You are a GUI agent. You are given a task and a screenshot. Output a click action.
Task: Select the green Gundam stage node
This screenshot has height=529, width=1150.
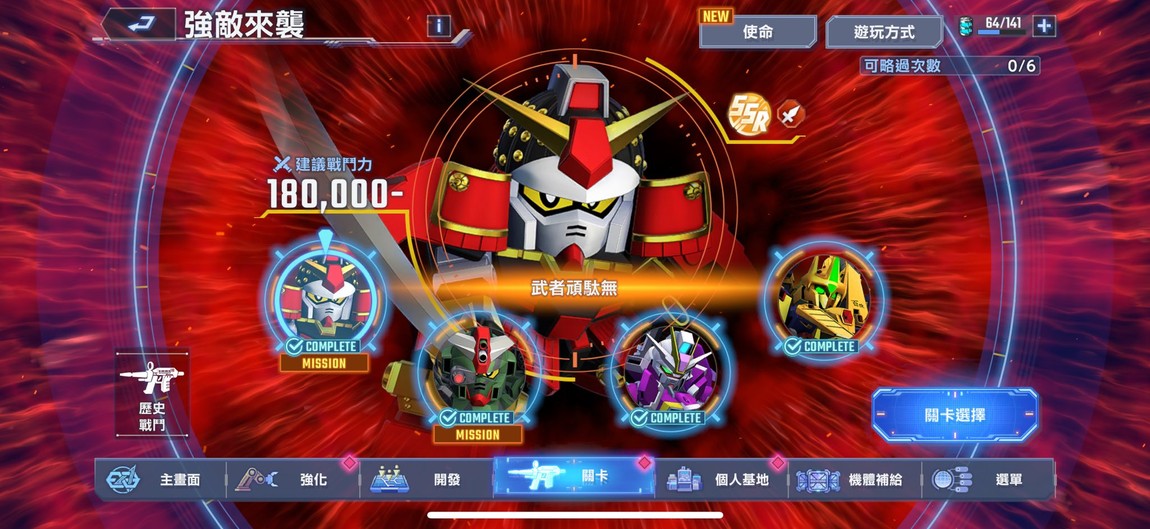(x=477, y=367)
